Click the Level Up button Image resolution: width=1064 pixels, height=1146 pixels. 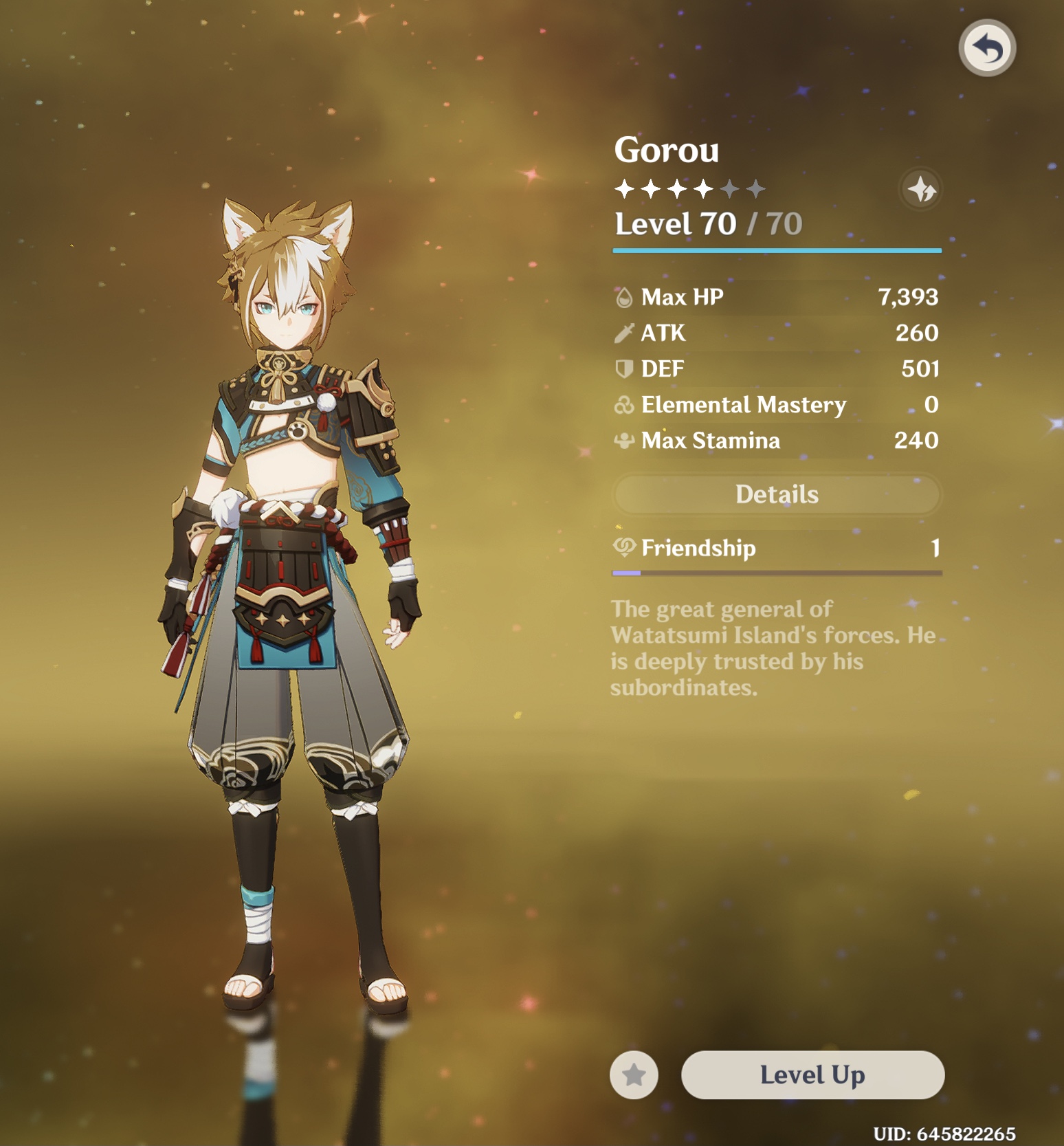(812, 1075)
